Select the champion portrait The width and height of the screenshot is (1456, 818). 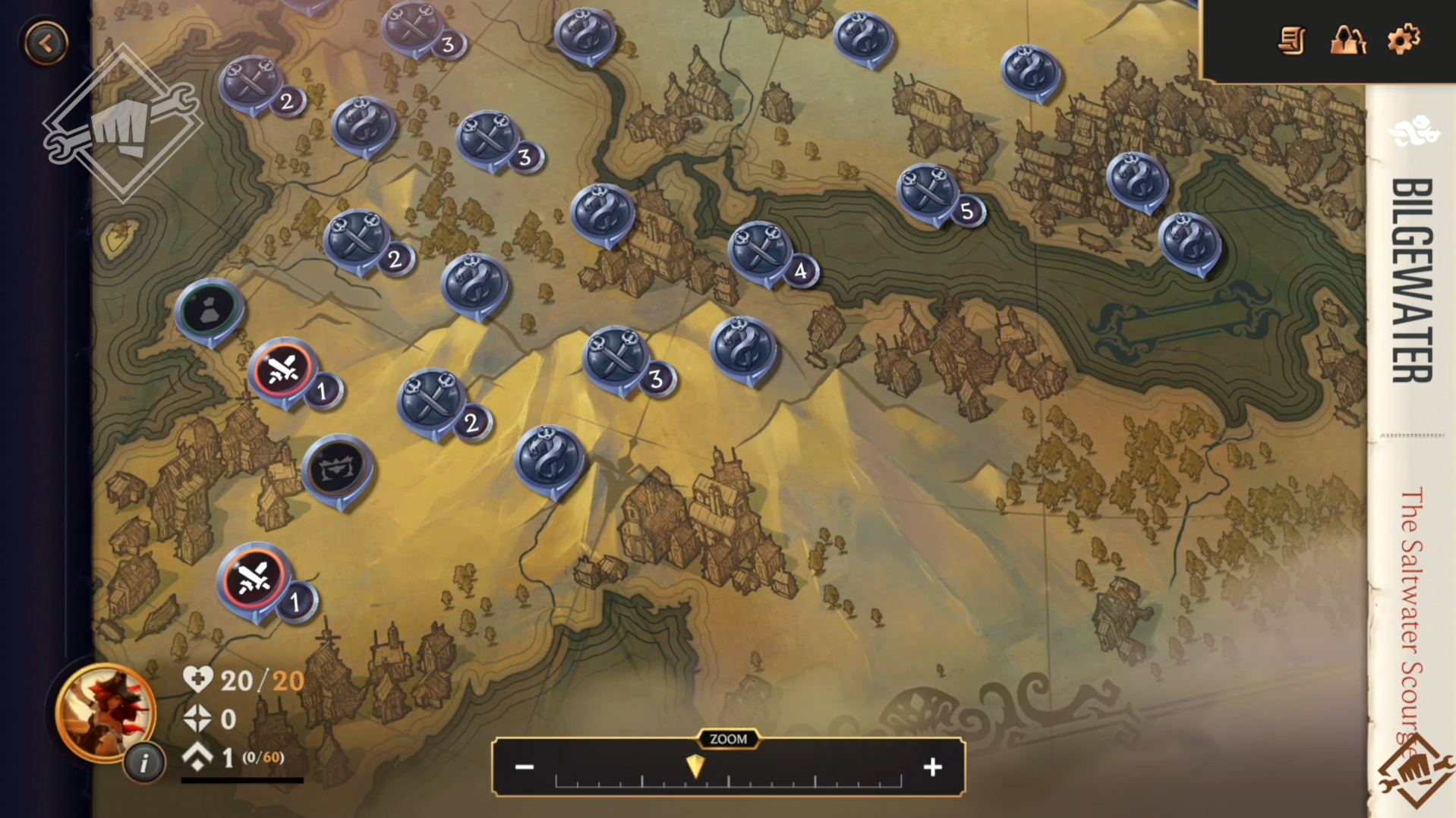point(104,711)
